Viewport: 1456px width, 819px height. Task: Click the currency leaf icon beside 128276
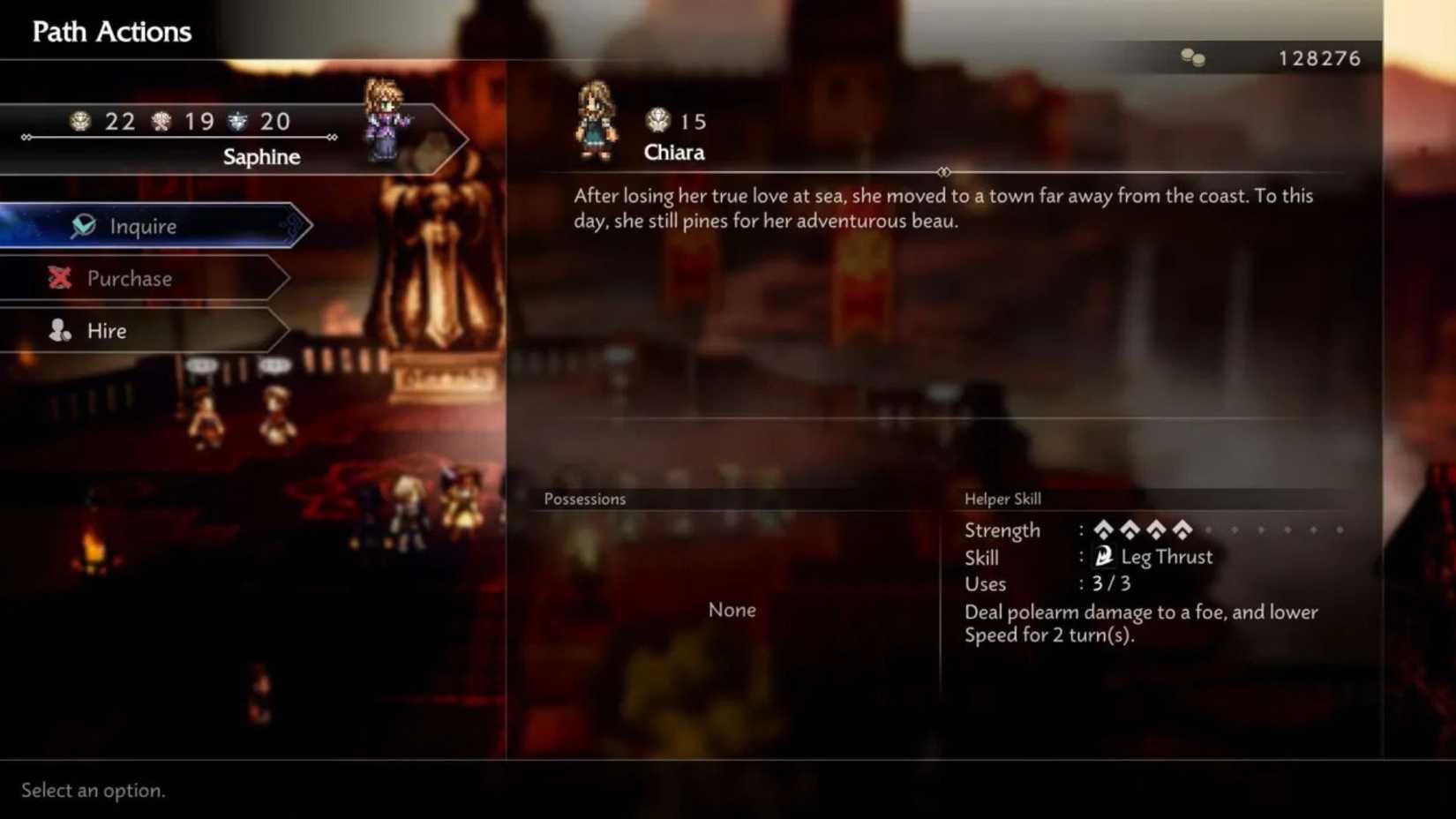(x=1193, y=58)
